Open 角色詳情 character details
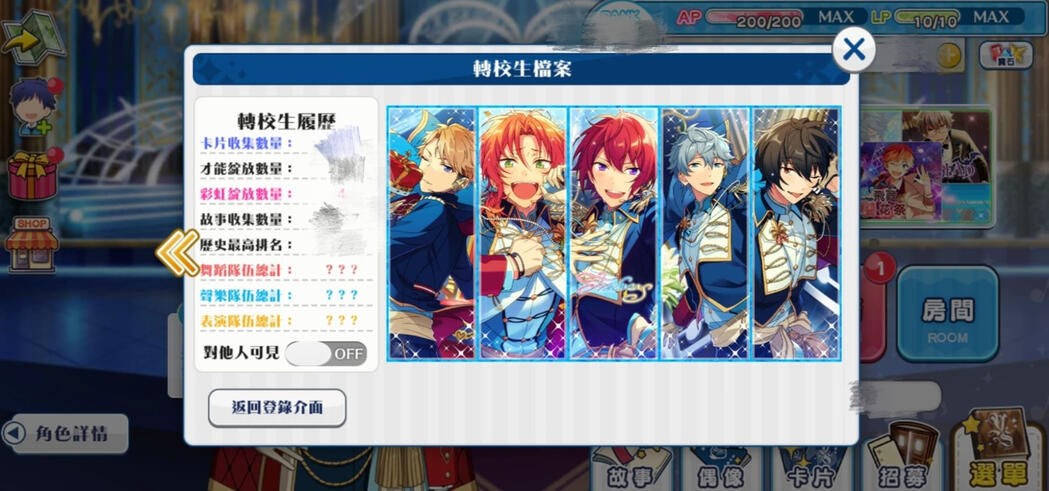1049x491 pixels. pyautogui.click(x=68, y=434)
